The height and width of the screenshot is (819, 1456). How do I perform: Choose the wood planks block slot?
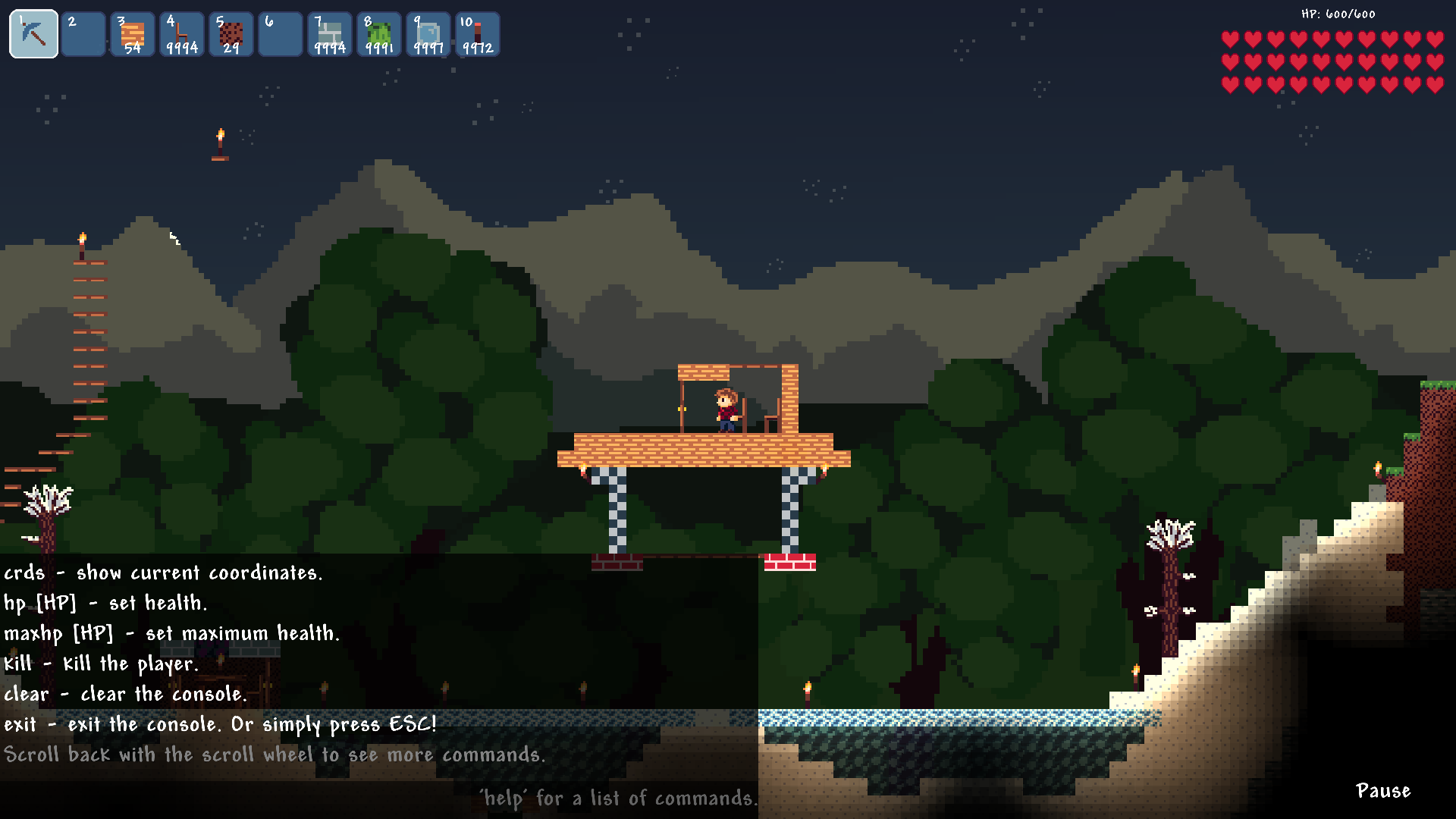tap(132, 34)
